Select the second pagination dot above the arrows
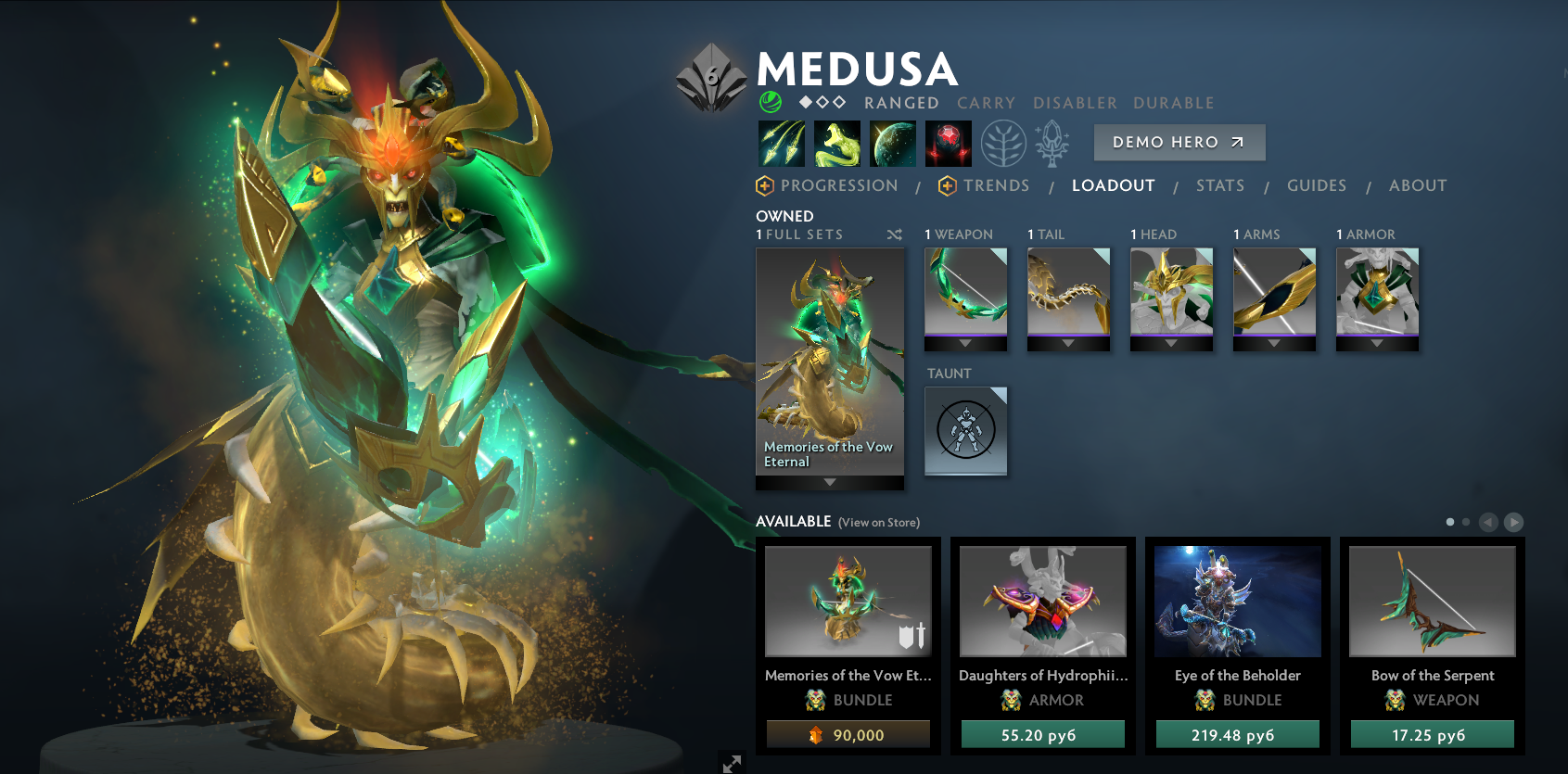1568x774 pixels. coord(1468,522)
